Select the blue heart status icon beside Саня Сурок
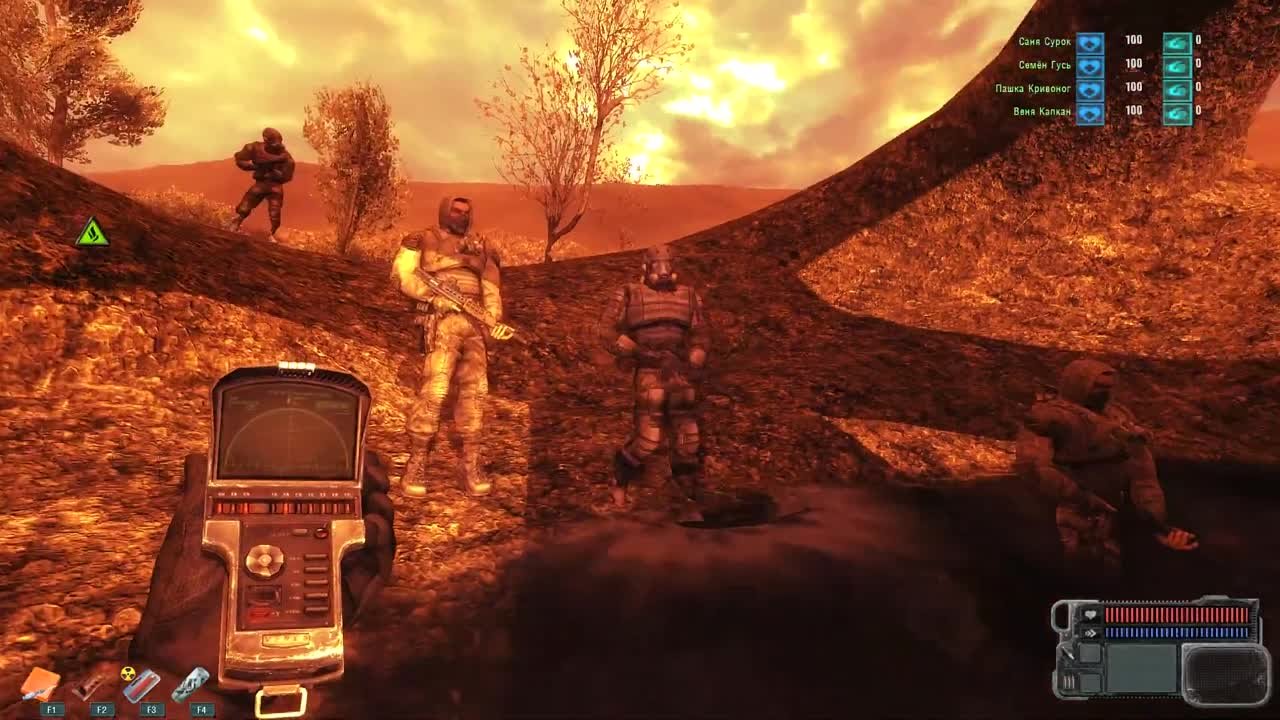The height and width of the screenshot is (720, 1280). coord(1089,43)
